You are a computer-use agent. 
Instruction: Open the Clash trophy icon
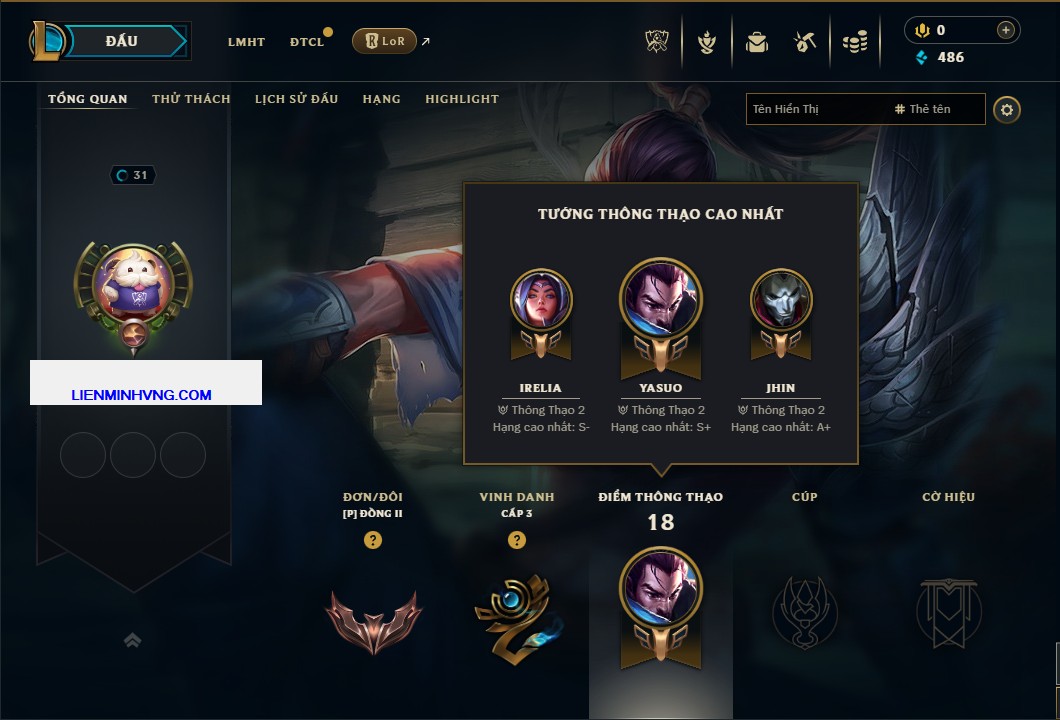click(657, 42)
